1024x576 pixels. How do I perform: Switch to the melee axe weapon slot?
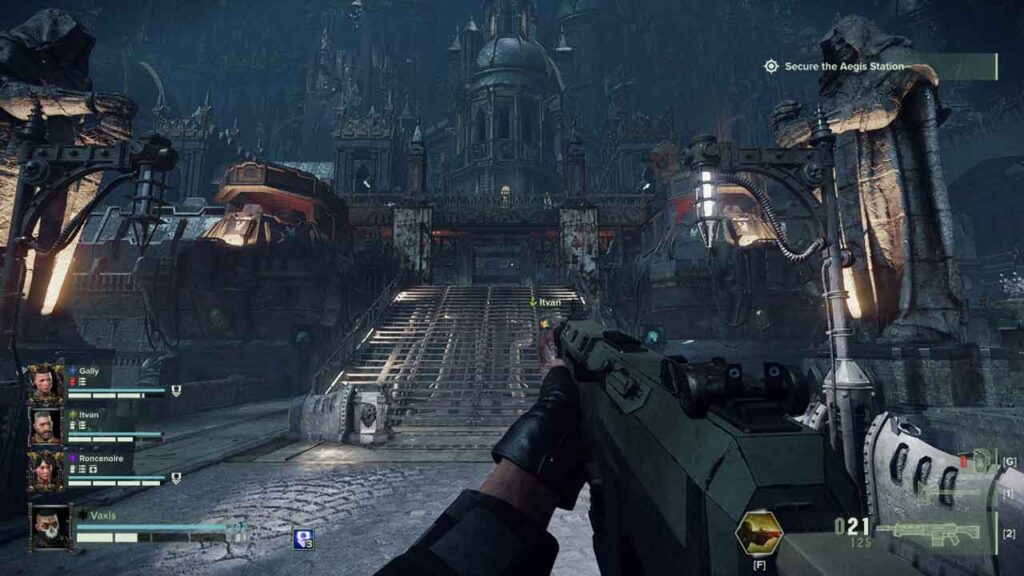coord(950,493)
